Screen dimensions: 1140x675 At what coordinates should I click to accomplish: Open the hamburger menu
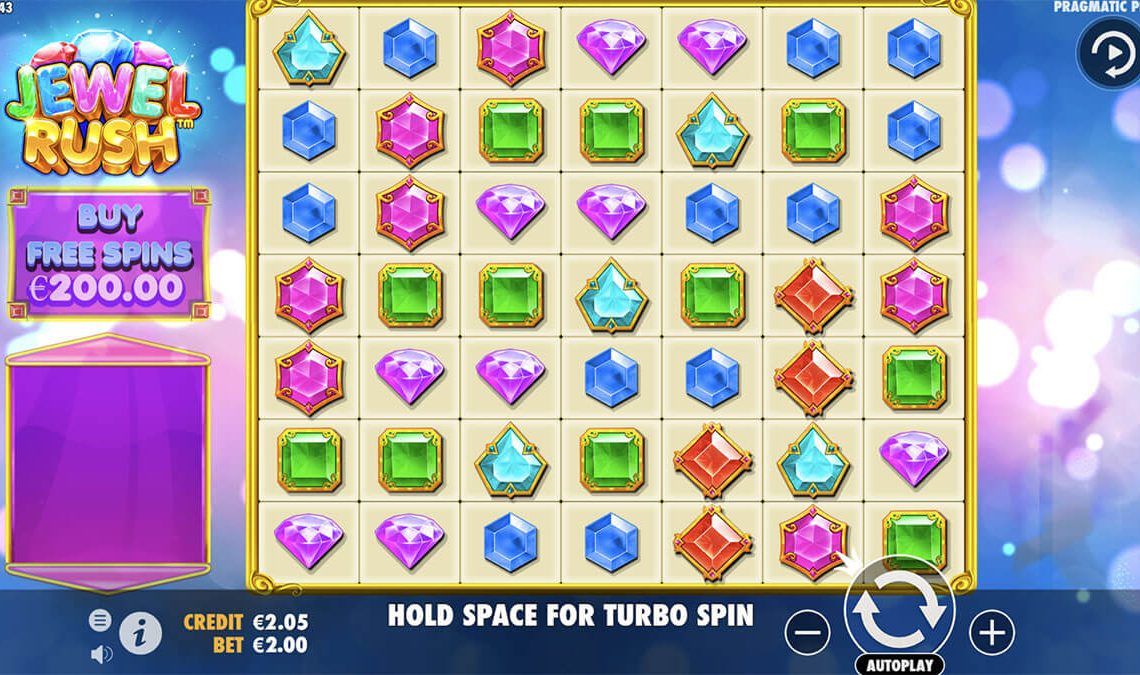[x=100, y=620]
